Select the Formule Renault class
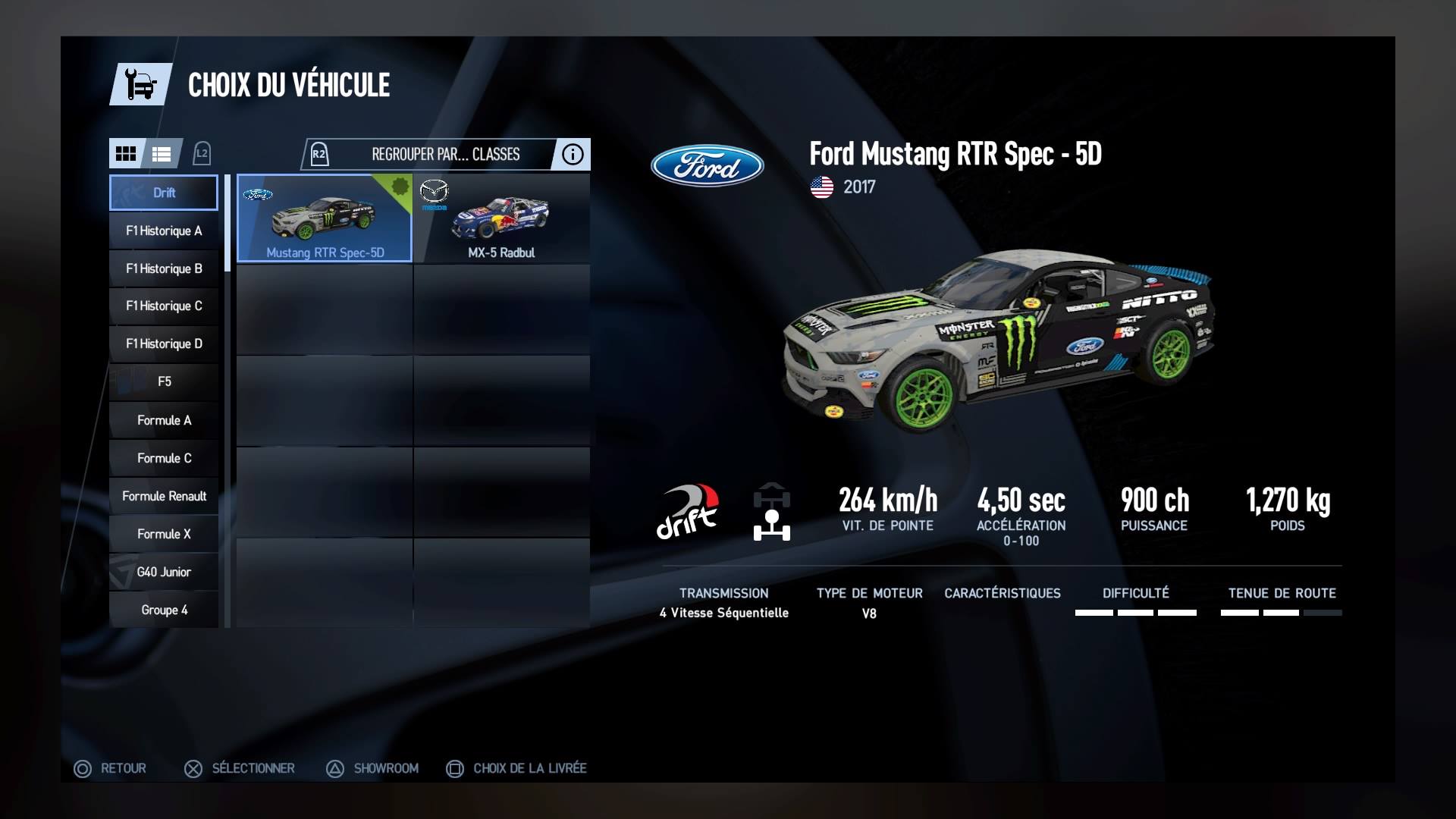This screenshot has height=819, width=1456. [164, 496]
